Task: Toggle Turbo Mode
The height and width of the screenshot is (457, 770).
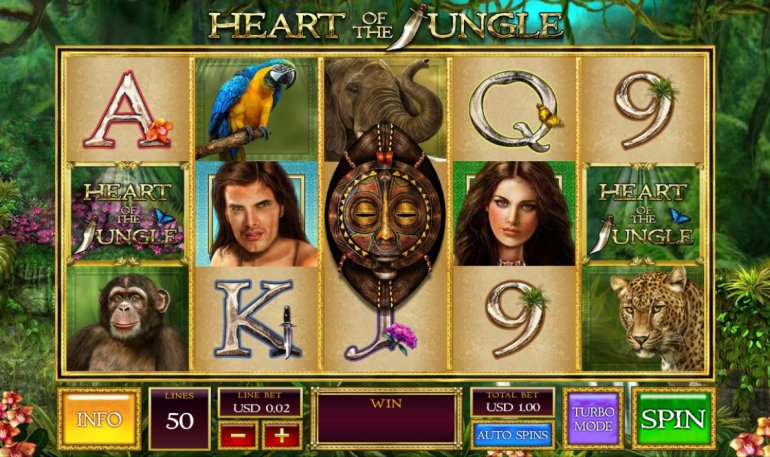Action: [593, 418]
